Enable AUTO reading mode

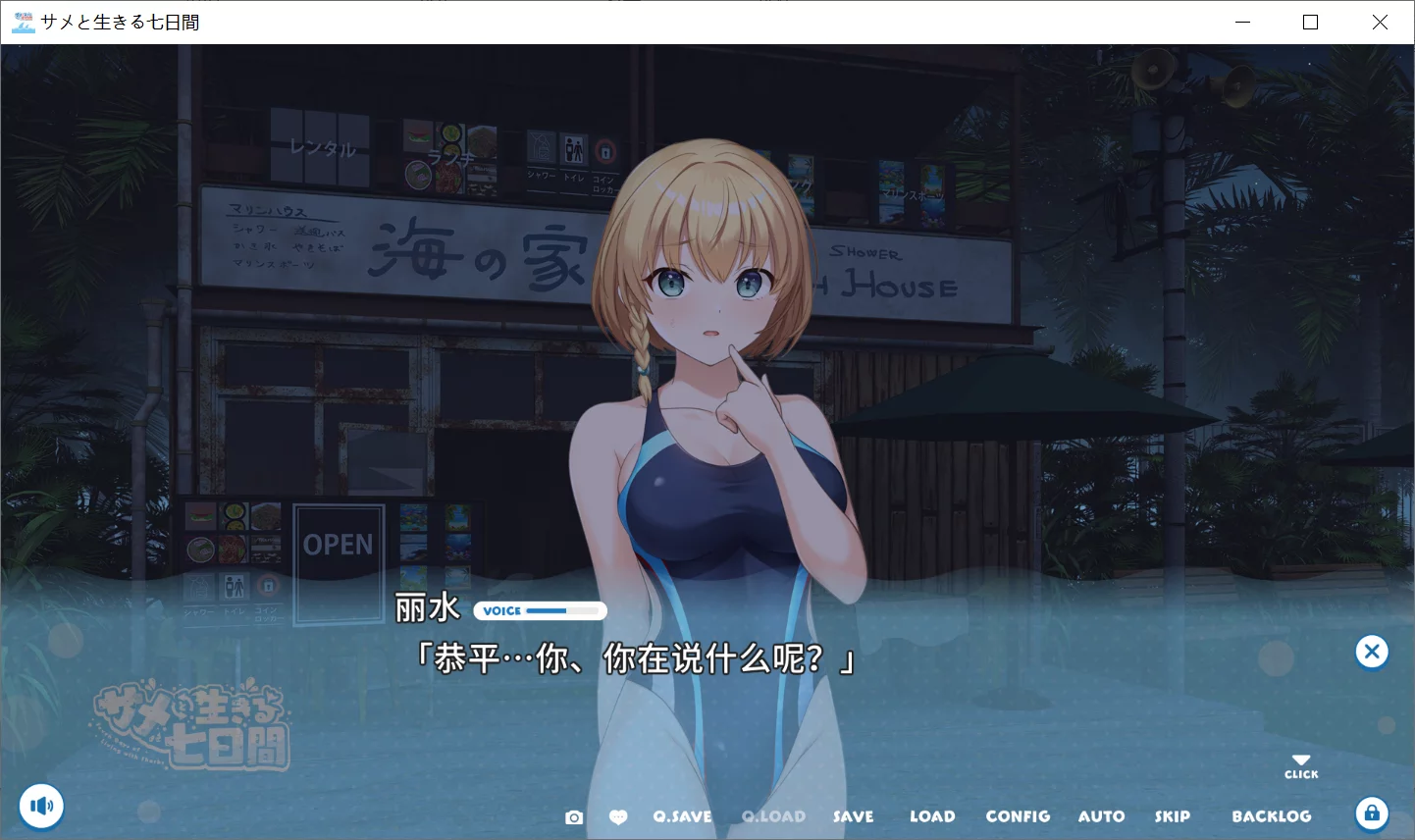[x=1101, y=815]
